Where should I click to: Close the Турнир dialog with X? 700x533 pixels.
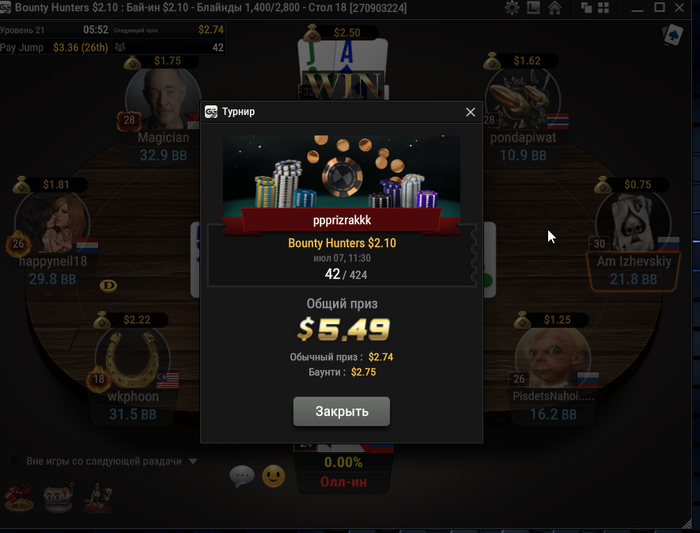coord(470,112)
